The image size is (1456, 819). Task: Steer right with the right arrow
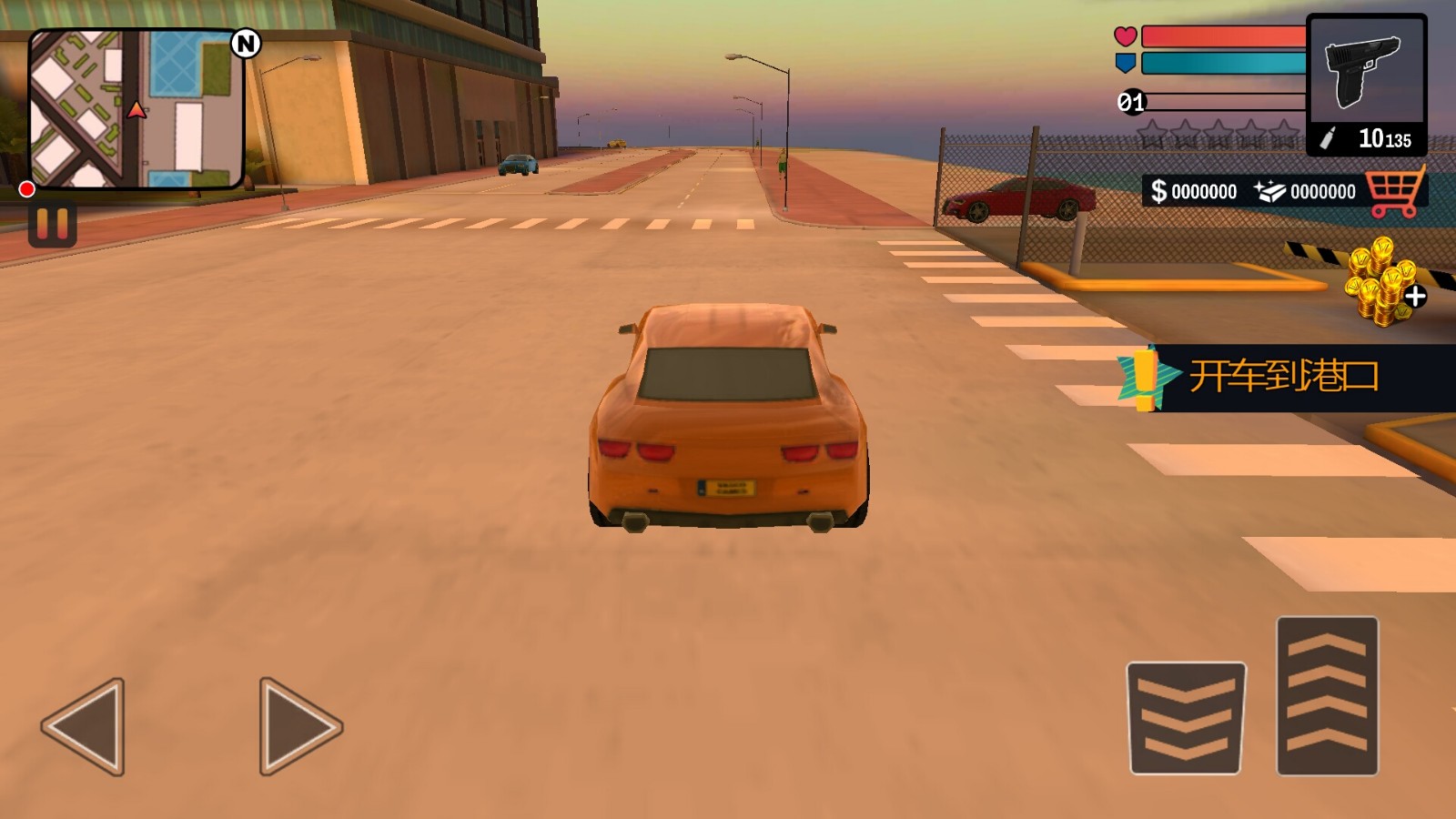pos(299,726)
